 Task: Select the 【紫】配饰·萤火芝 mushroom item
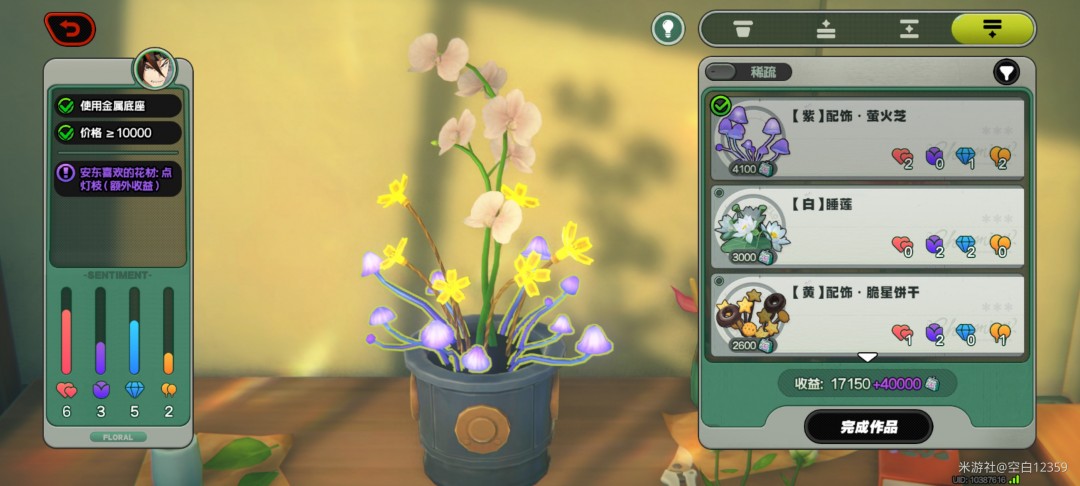tap(867, 137)
